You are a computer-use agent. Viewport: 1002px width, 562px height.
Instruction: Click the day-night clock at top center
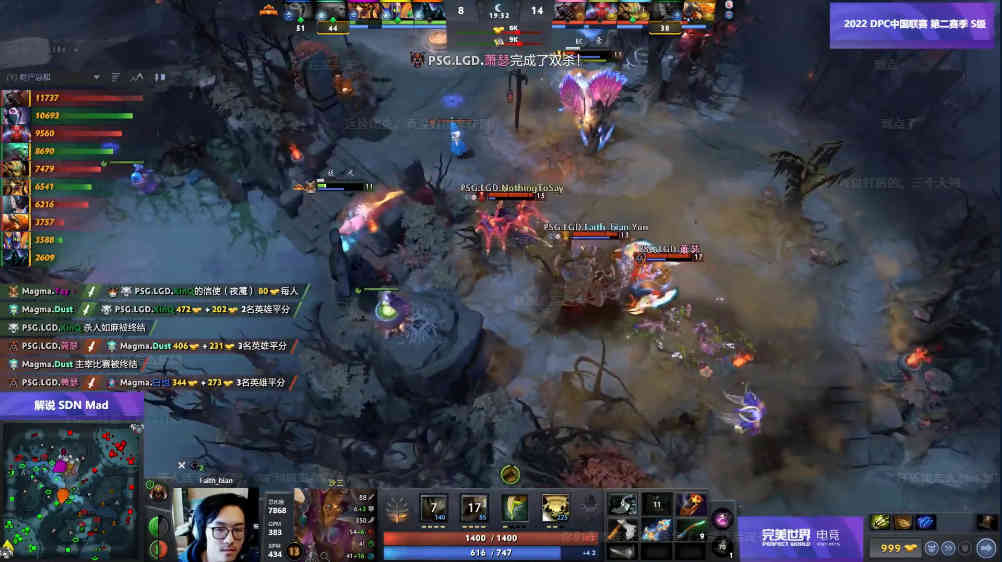pyautogui.click(x=500, y=11)
